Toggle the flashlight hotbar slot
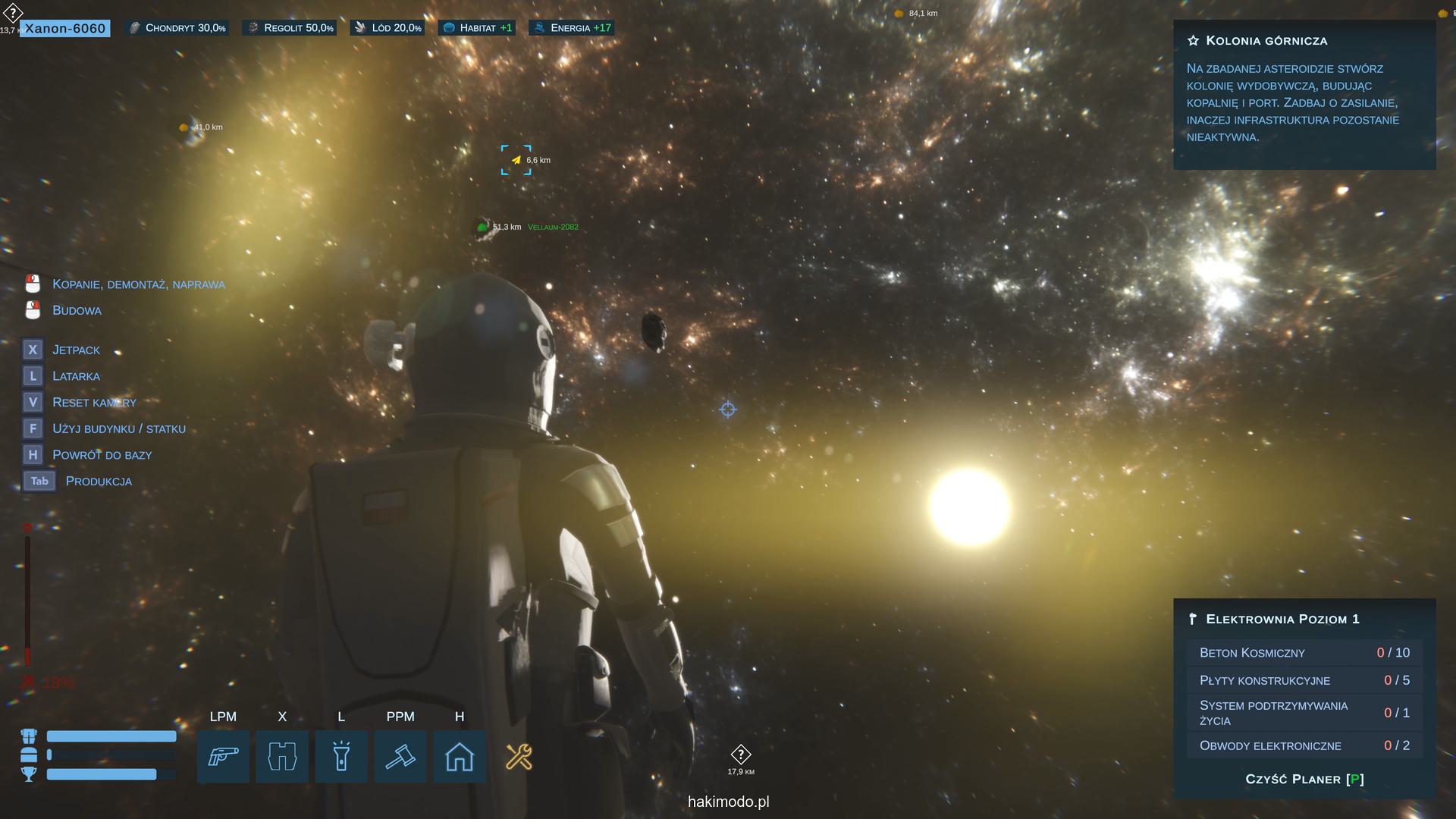This screenshot has height=819, width=1456. [x=341, y=756]
